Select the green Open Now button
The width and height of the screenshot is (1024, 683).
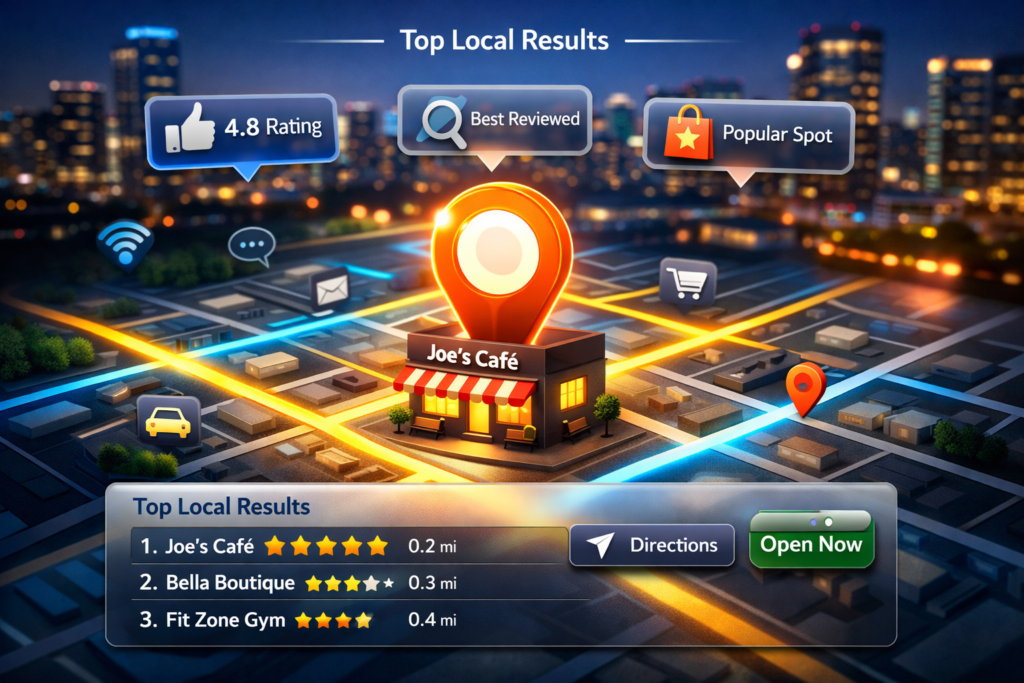[811, 544]
